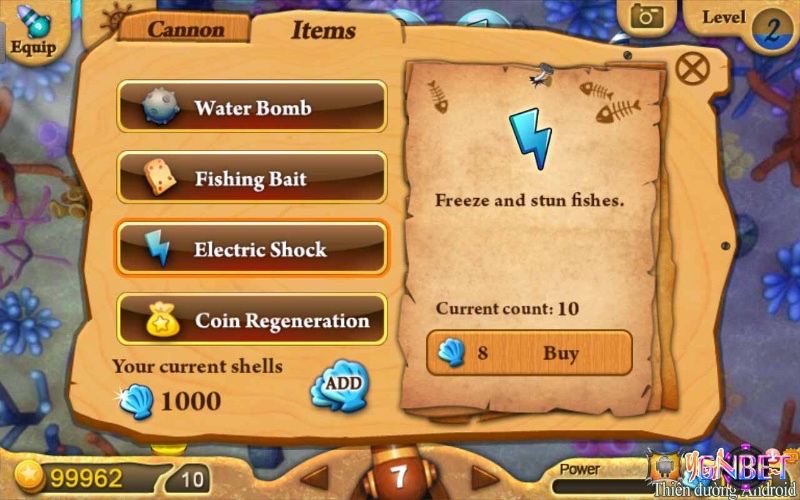Select the Items tab
The width and height of the screenshot is (800, 500).
coord(323,30)
